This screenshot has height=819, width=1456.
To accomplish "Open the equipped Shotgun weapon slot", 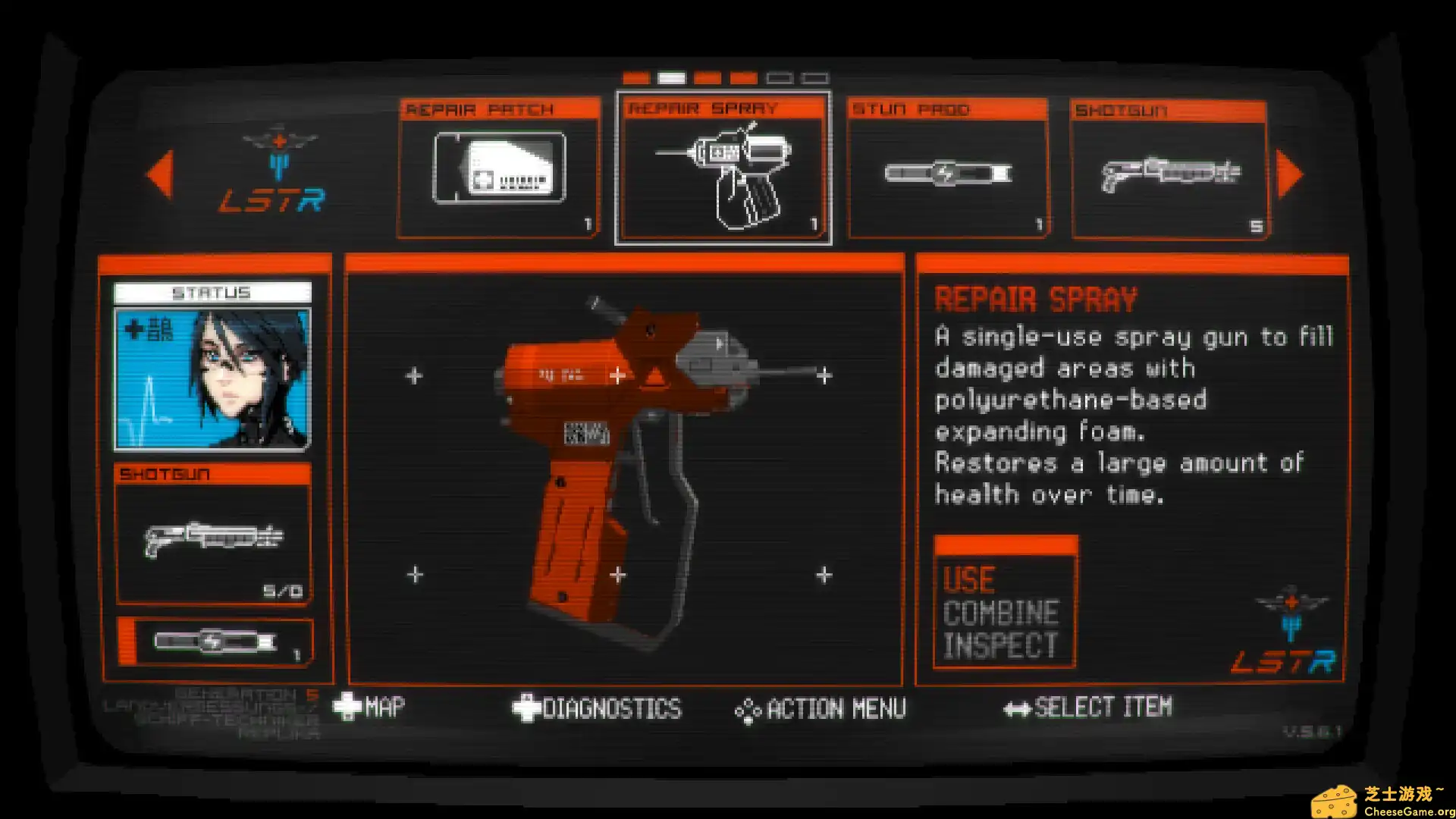I will pos(213,535).
